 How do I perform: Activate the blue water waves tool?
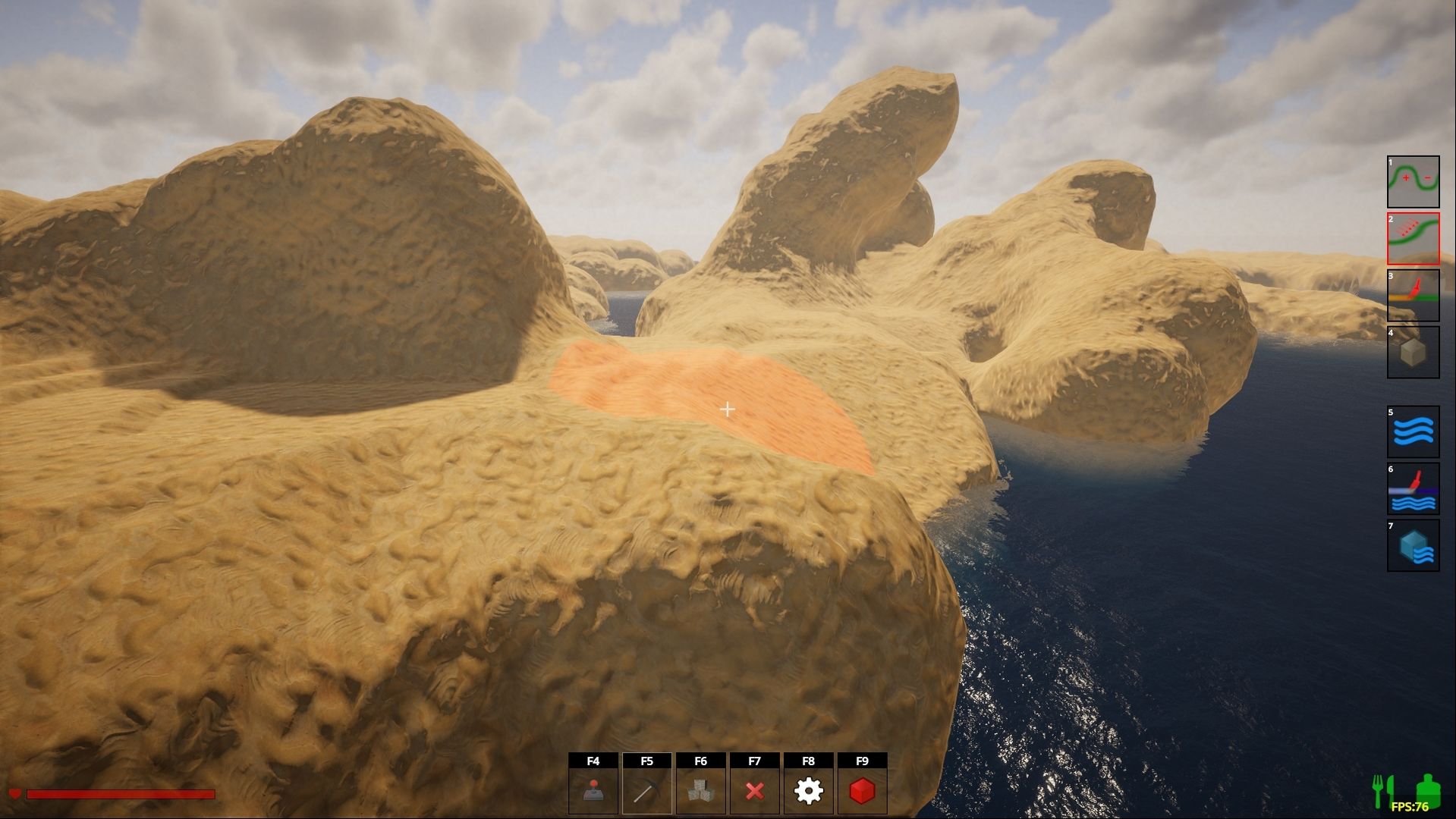tap(1413, 432)
